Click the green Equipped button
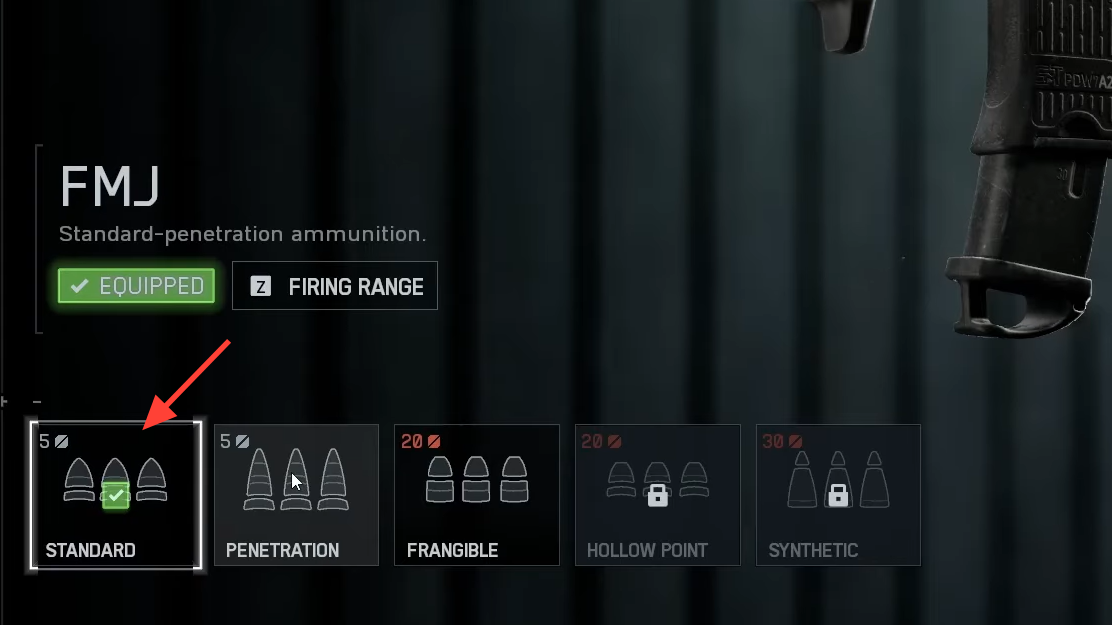The height and width of the screenshot is (626, 1112). pyautogui.click(x=137, y=287)
